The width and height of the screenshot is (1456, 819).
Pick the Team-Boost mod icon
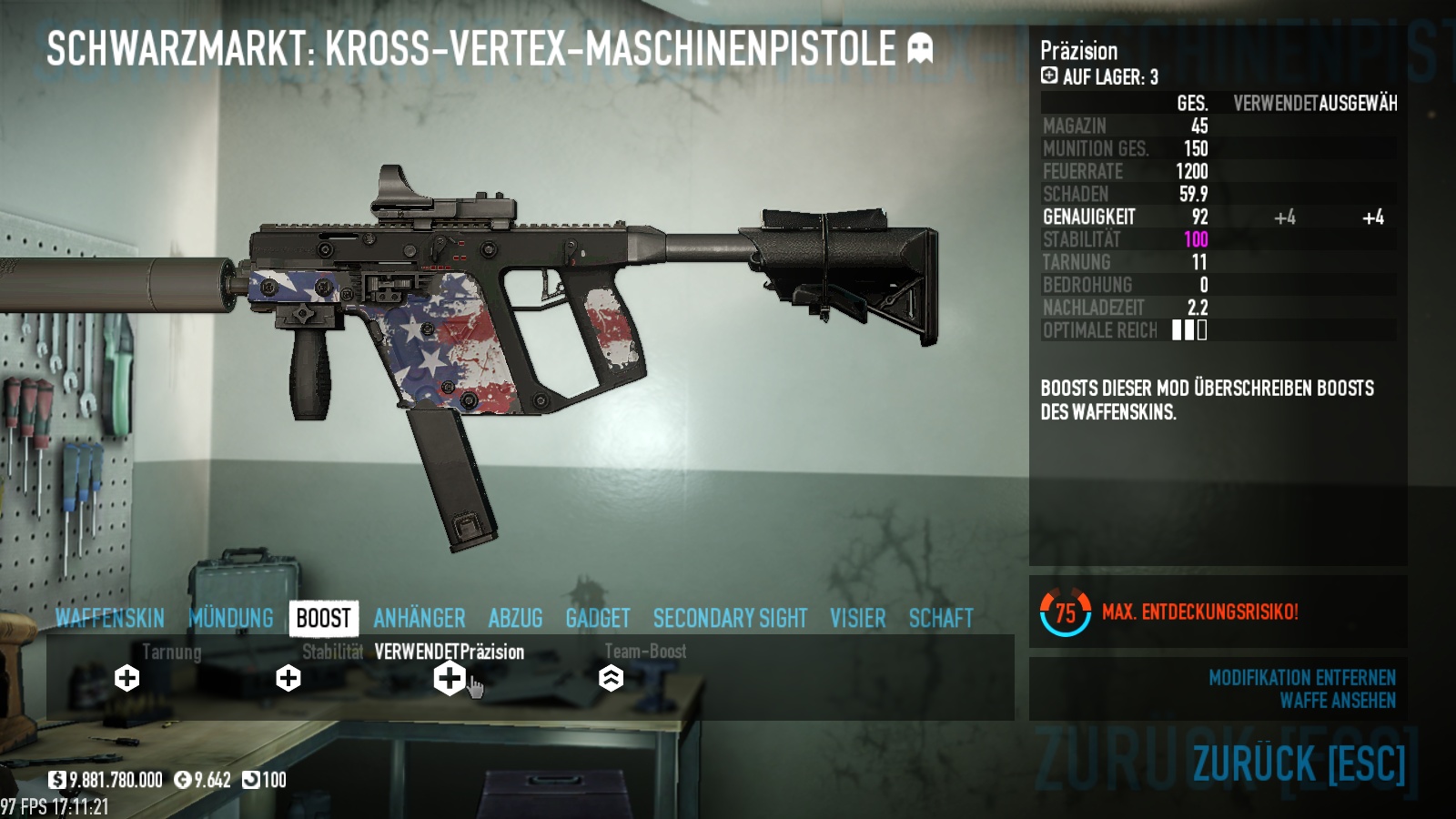pyautogui.click(x=611, y=678)
